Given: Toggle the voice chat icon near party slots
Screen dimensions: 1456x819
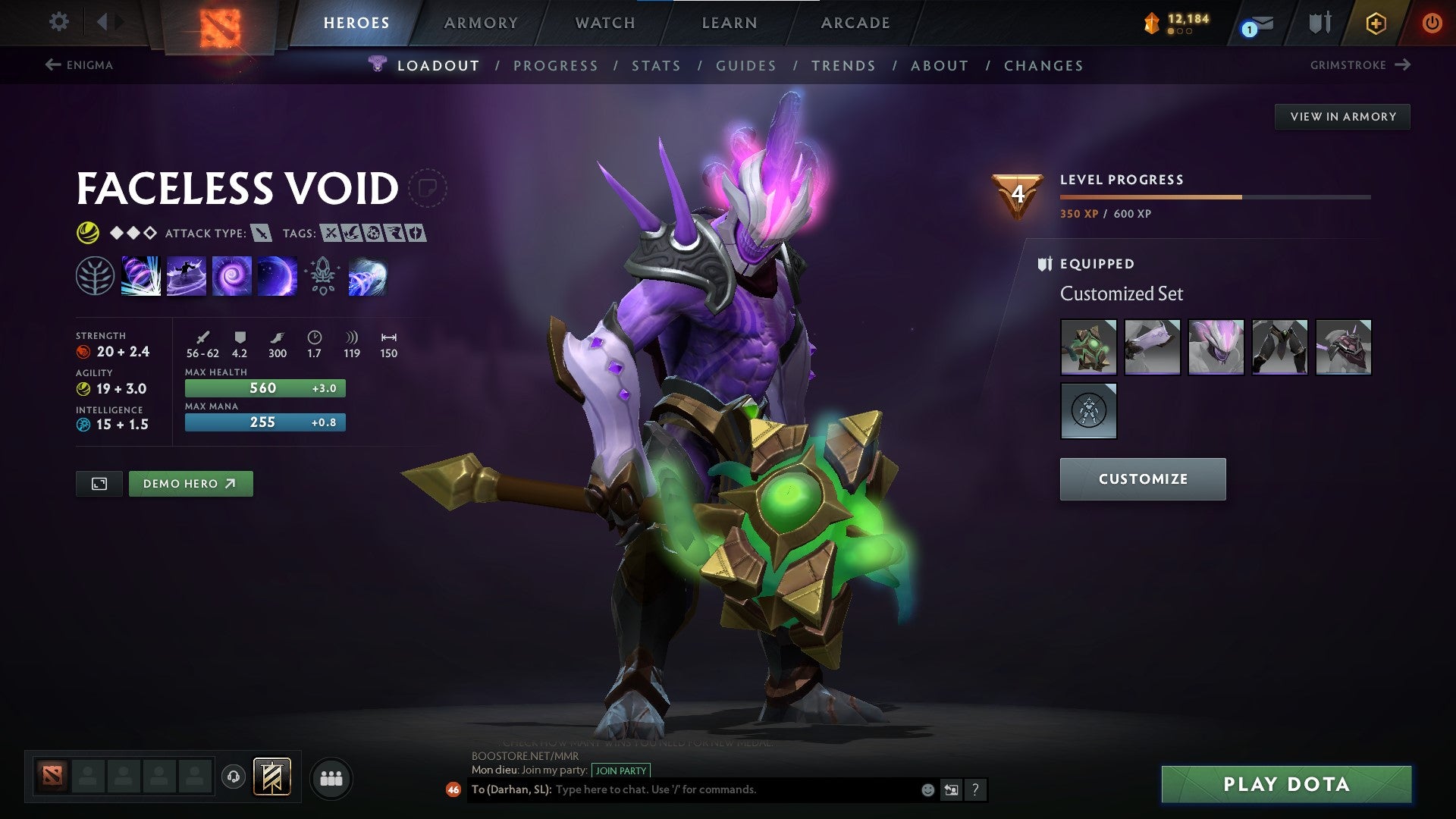Looking at the screenshot, I should (x=232, y=777).
